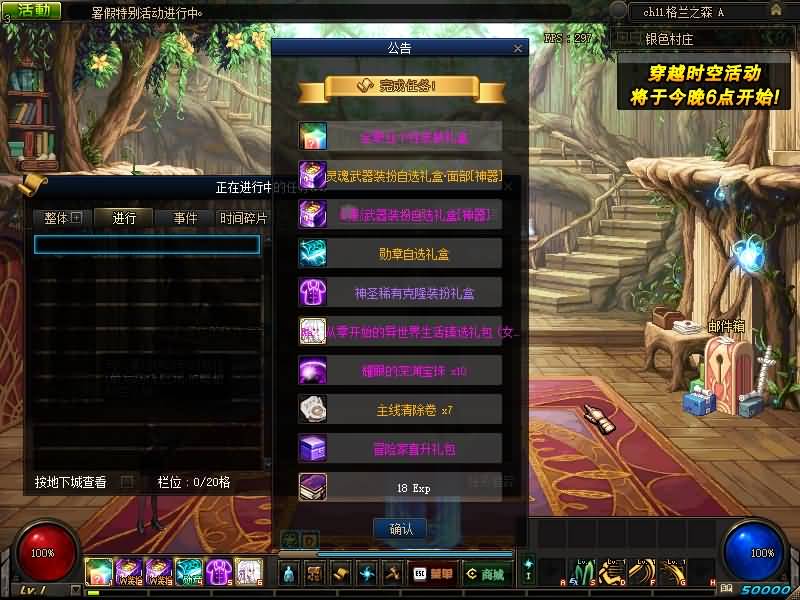Open the 活动 events button
Screen dimensions: 800x600
[32, 11]
